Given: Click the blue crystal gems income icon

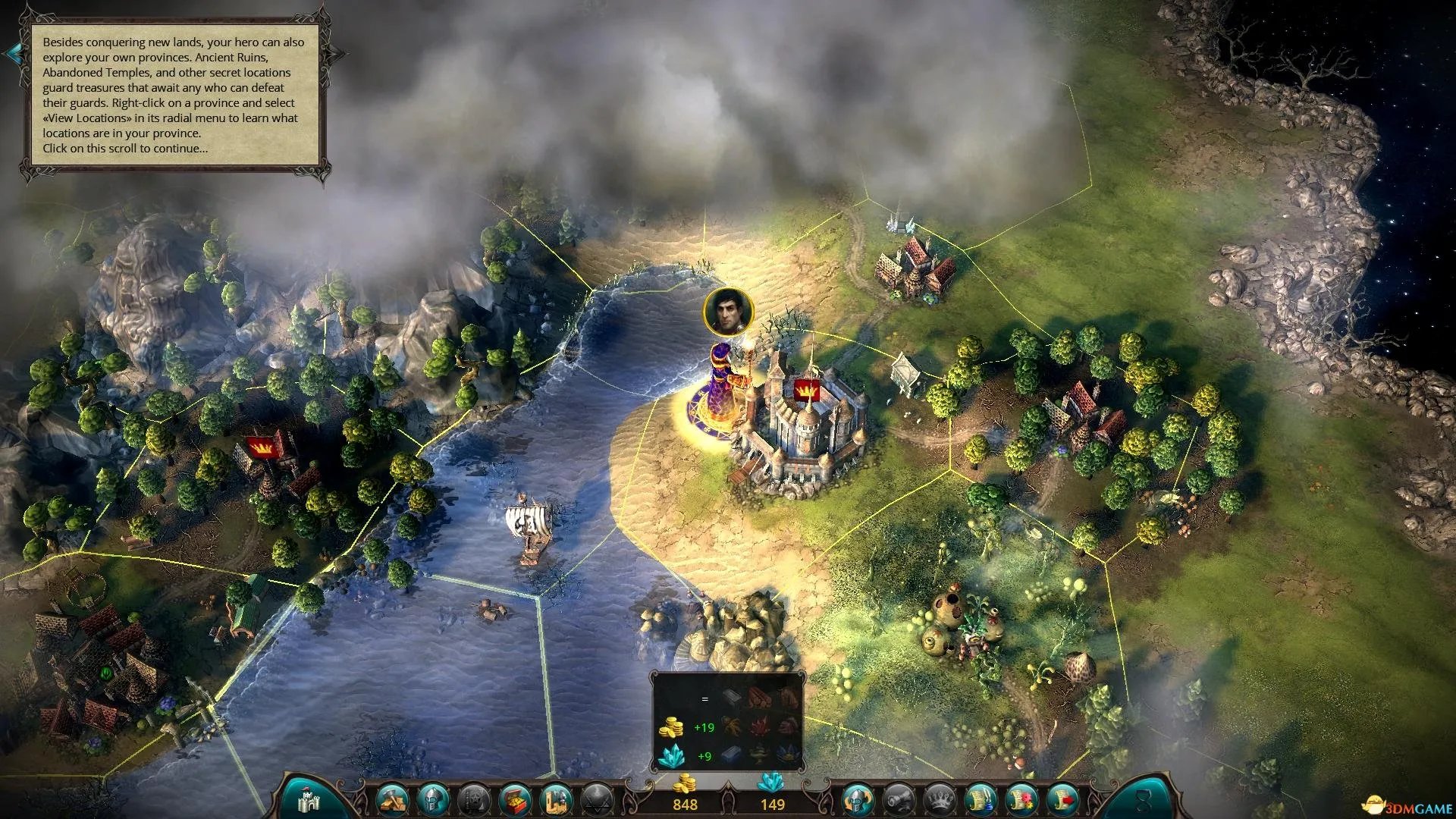Looking at the screenshot, I should point(670,755).
